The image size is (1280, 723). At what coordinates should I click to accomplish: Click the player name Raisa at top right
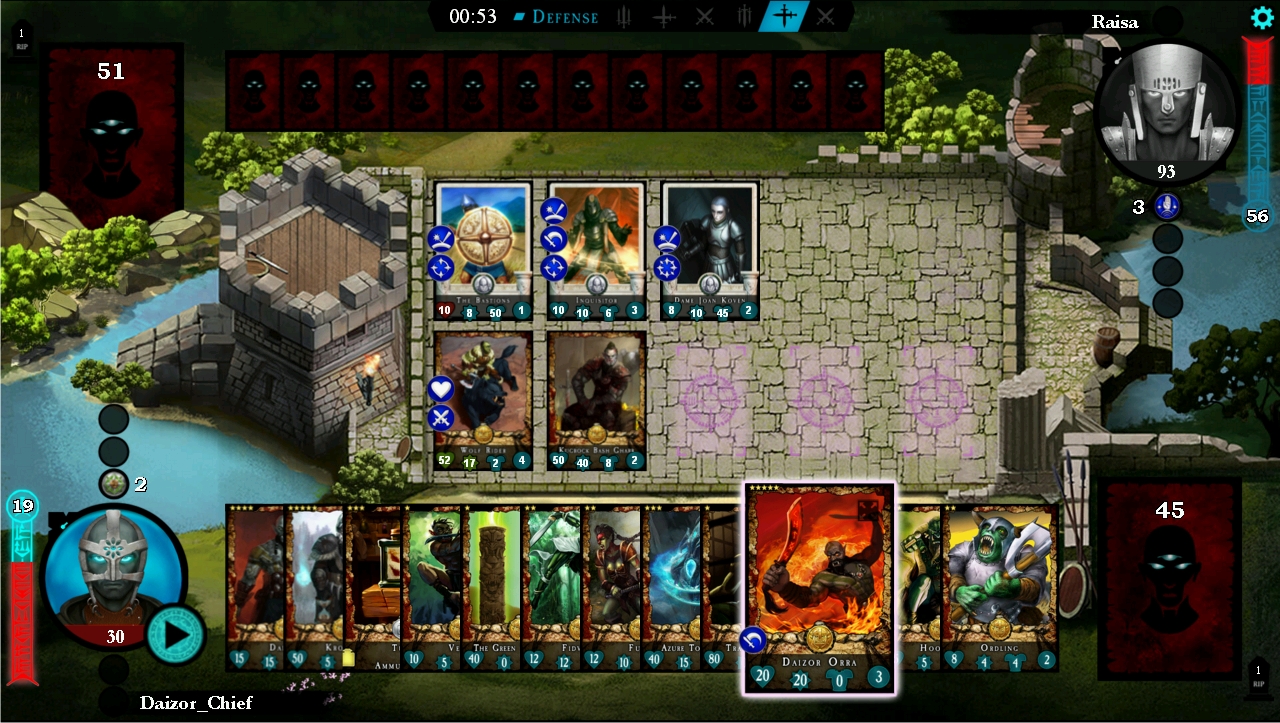point(1115,21)
